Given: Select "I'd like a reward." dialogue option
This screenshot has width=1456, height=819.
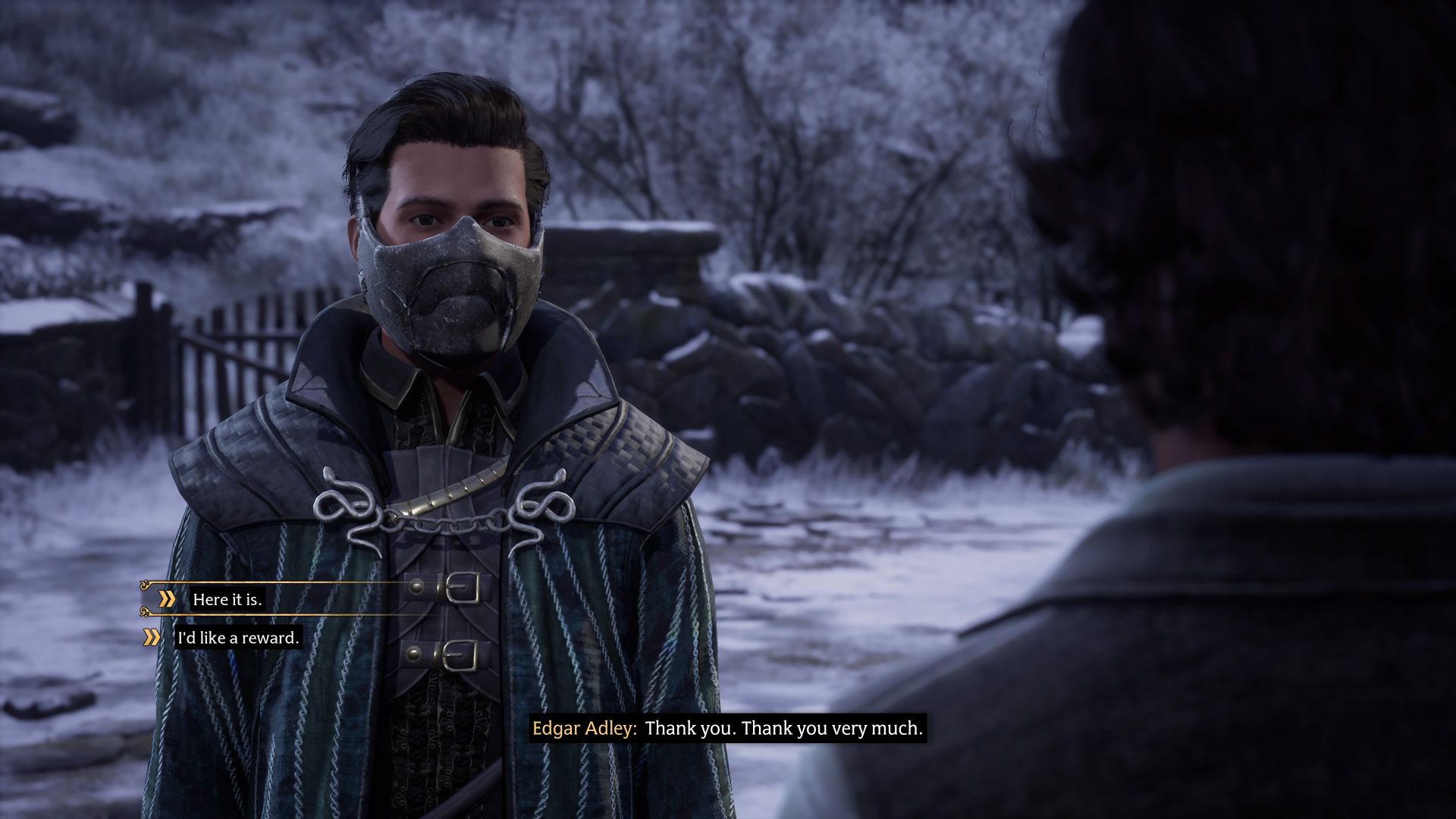Looking at the screenshot, I should pyautogui.click(x=238, y=638).
